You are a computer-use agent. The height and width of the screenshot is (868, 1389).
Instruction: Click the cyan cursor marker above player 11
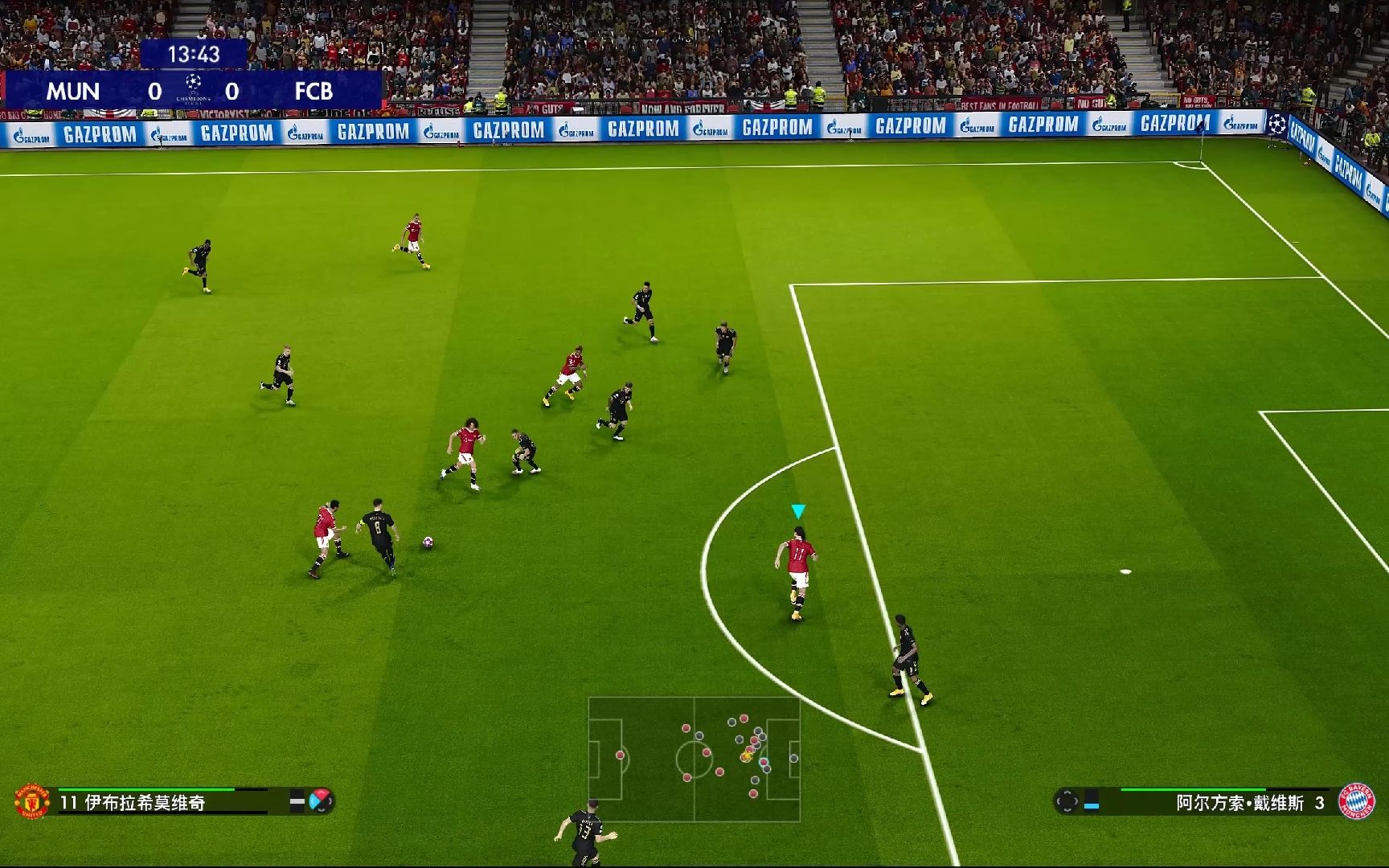click(797, 511)
